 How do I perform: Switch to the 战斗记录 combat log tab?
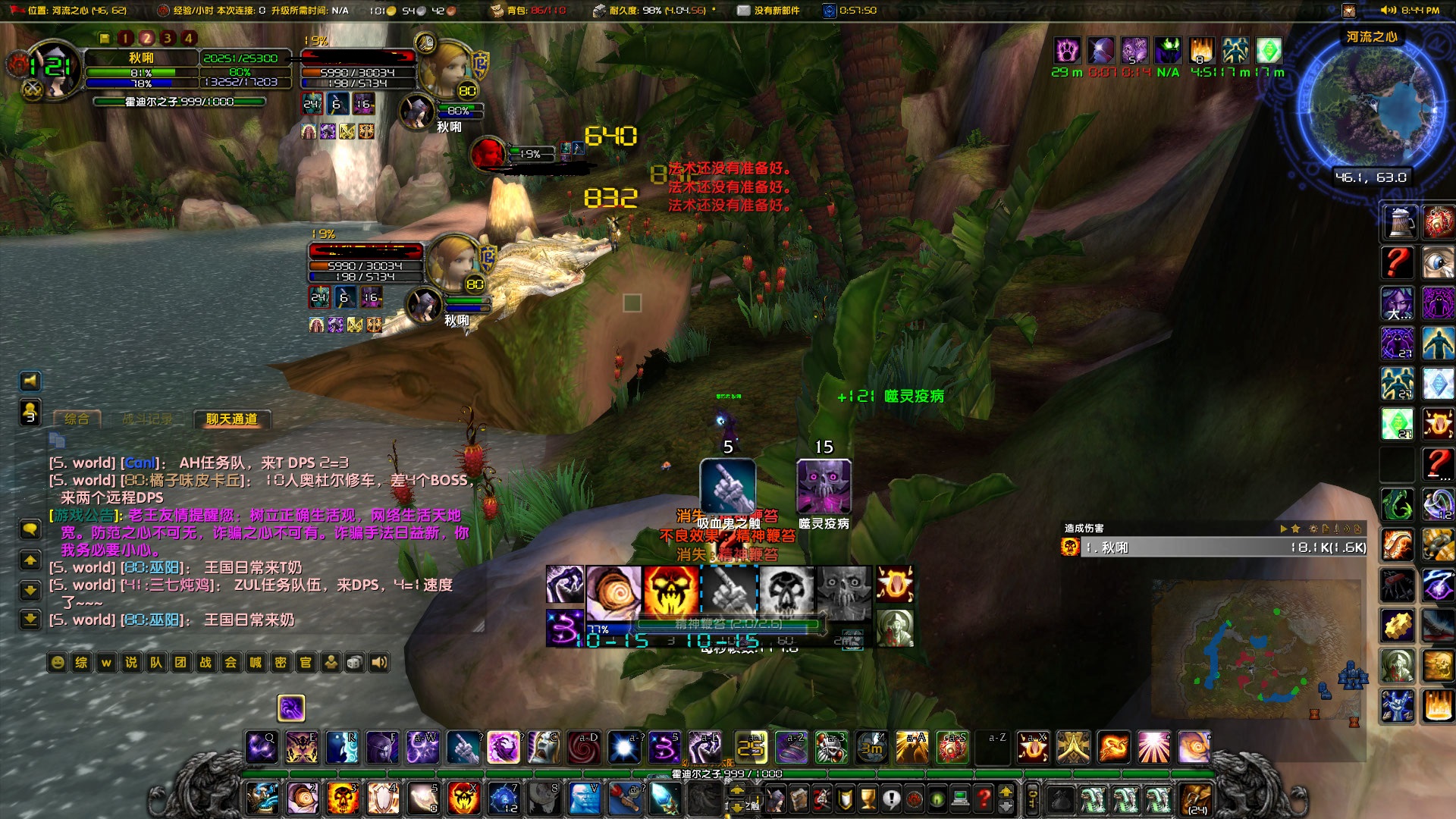[x=149, y=418]
